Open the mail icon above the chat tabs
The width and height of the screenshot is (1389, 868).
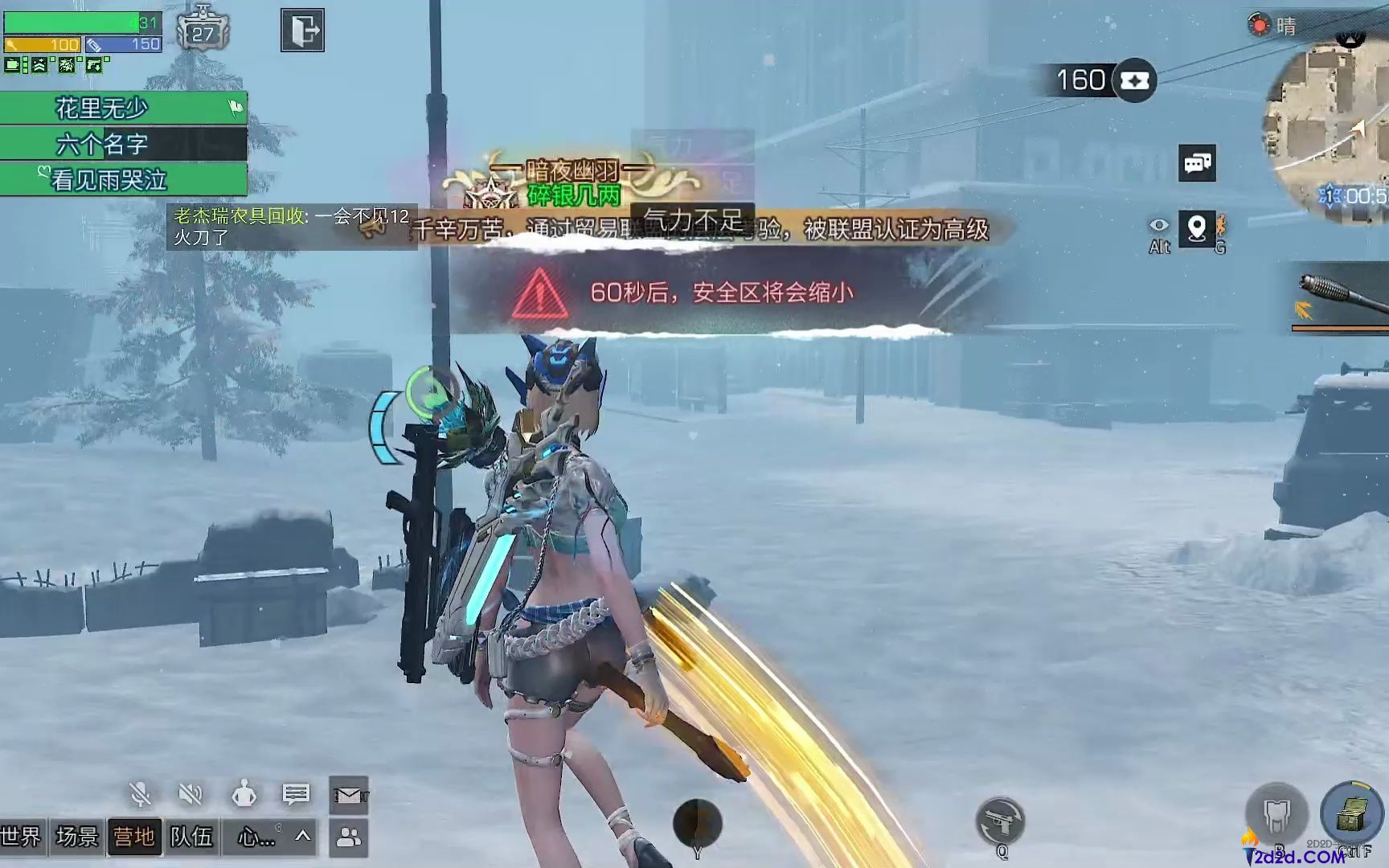pyautogui.click(x=349, y=792)
